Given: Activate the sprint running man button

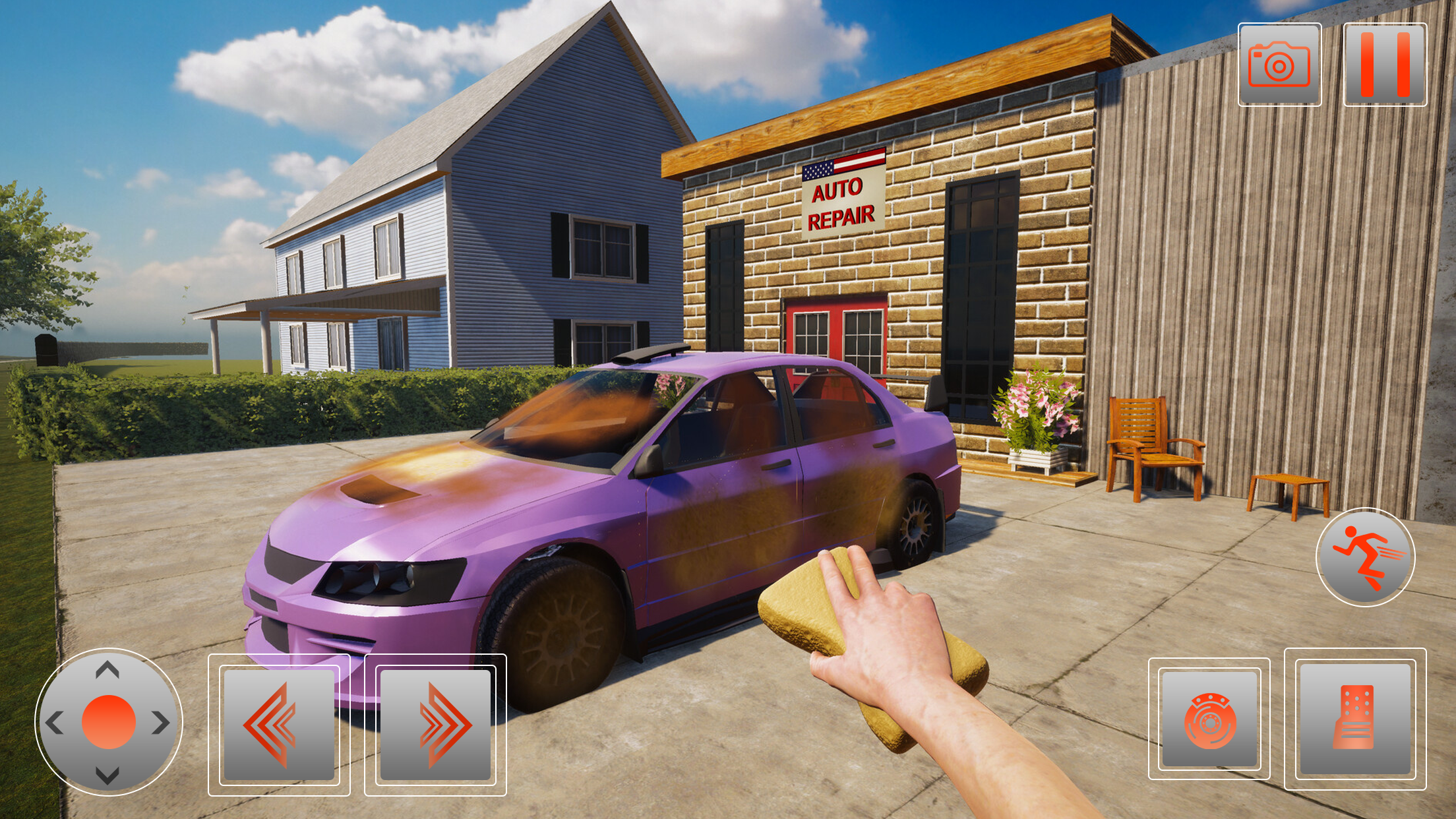Looking at the screenshot, I should [1365, 557].
